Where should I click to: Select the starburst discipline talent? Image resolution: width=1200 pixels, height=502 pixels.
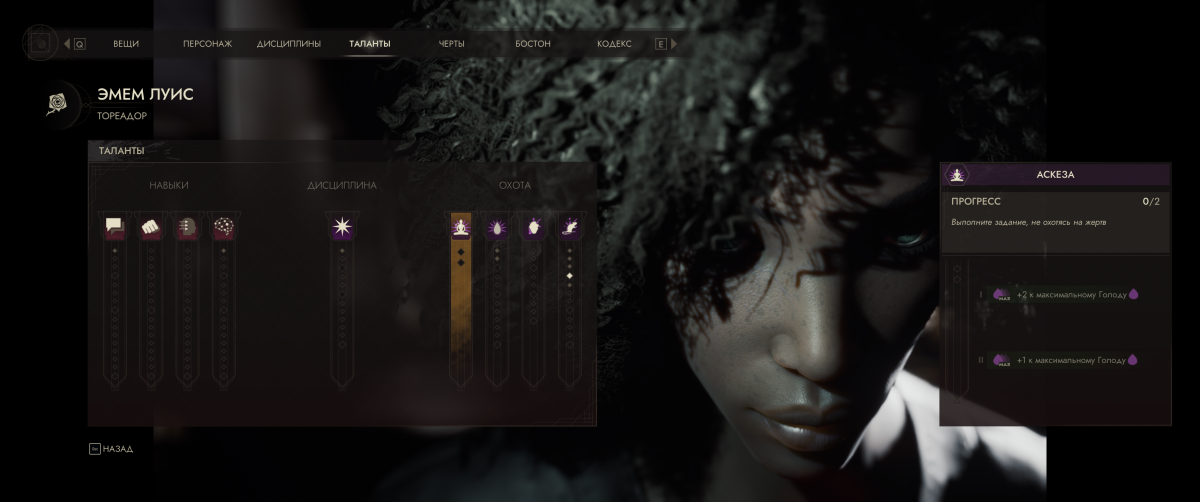342,227
